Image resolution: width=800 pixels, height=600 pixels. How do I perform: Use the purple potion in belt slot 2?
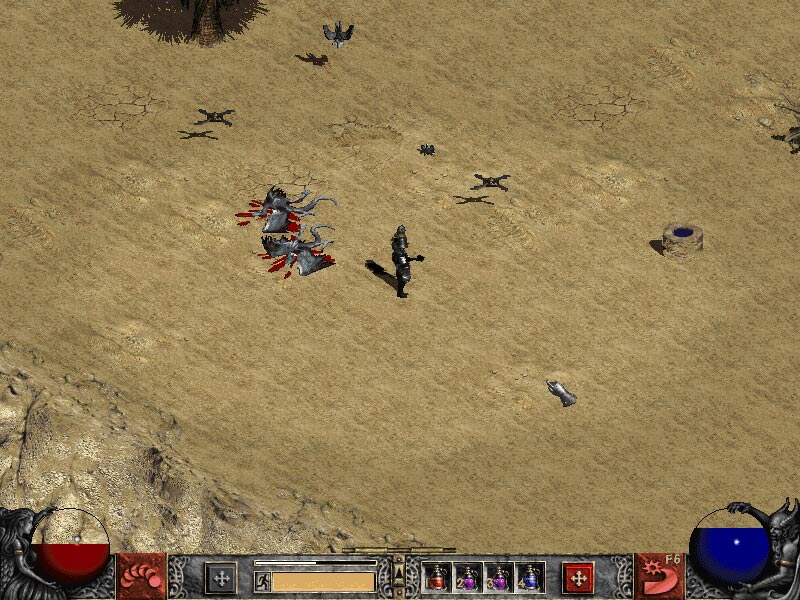pos(468,577)
